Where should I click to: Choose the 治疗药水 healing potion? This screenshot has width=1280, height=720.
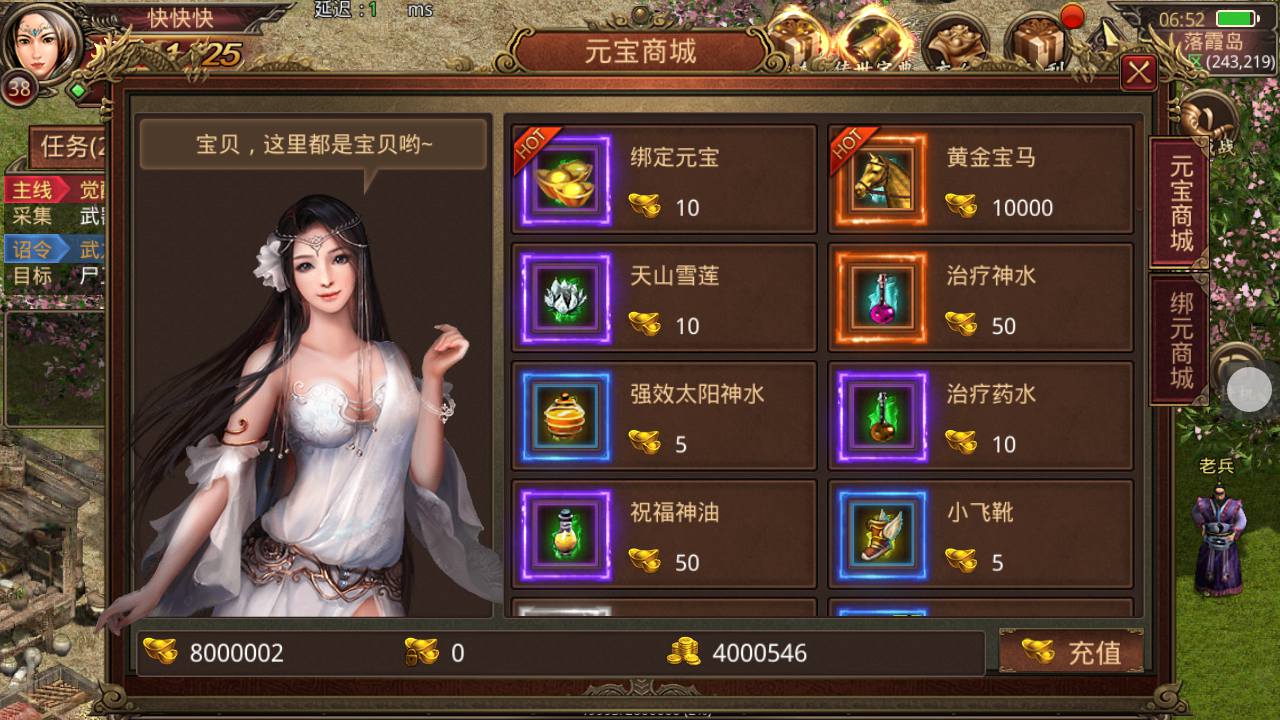click(x=980, y=416)
